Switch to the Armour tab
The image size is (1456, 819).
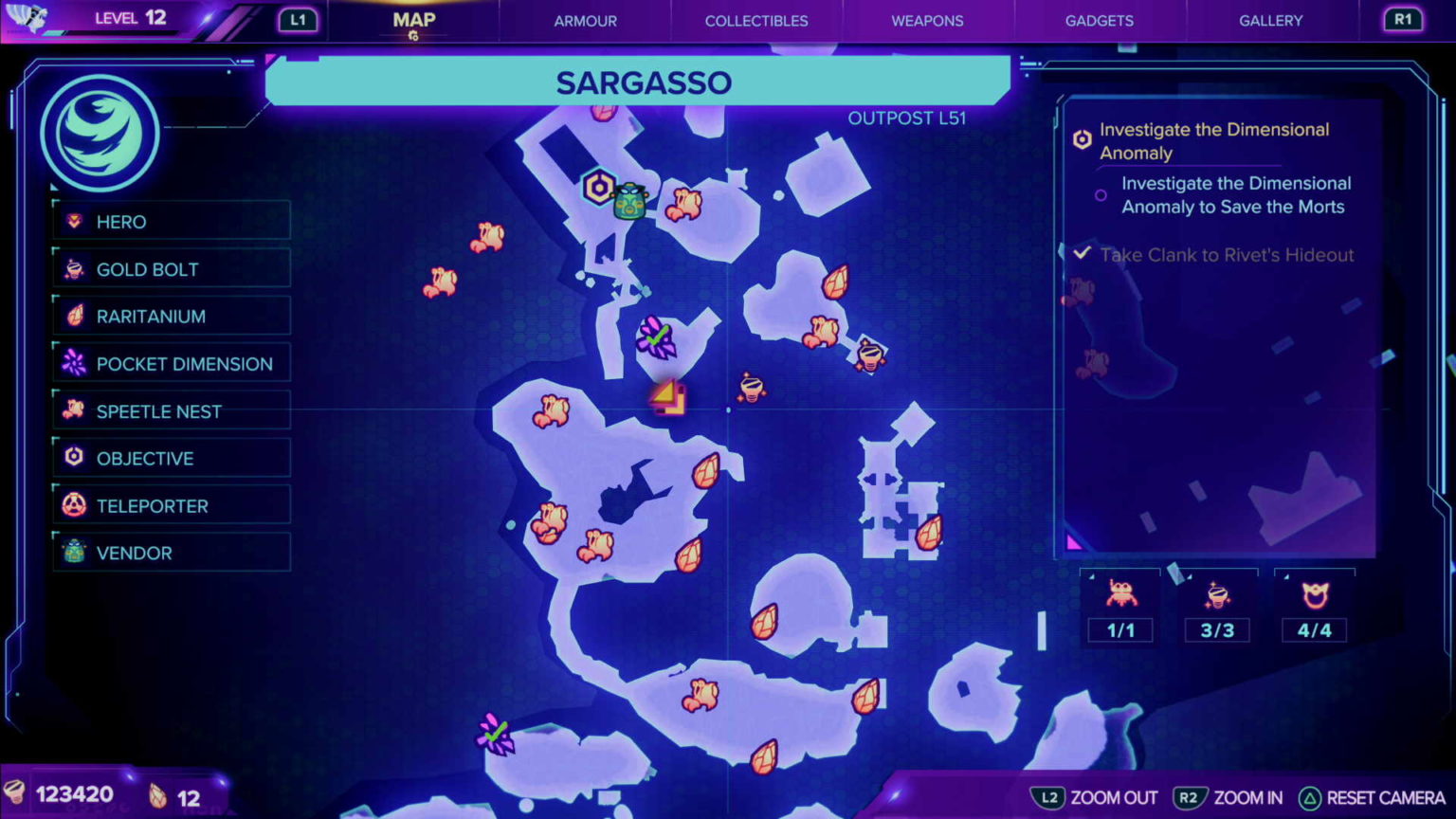[585, 21]
